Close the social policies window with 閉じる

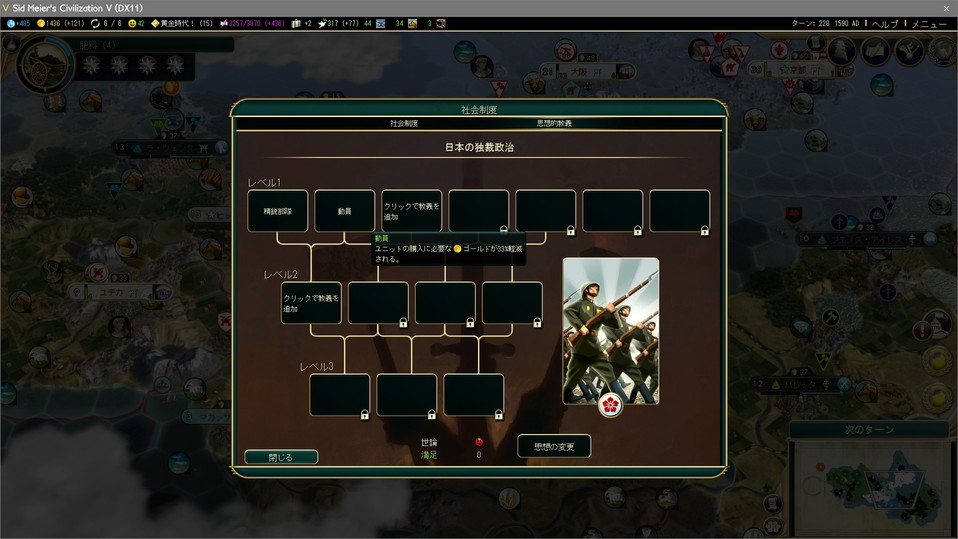point(281,457)
